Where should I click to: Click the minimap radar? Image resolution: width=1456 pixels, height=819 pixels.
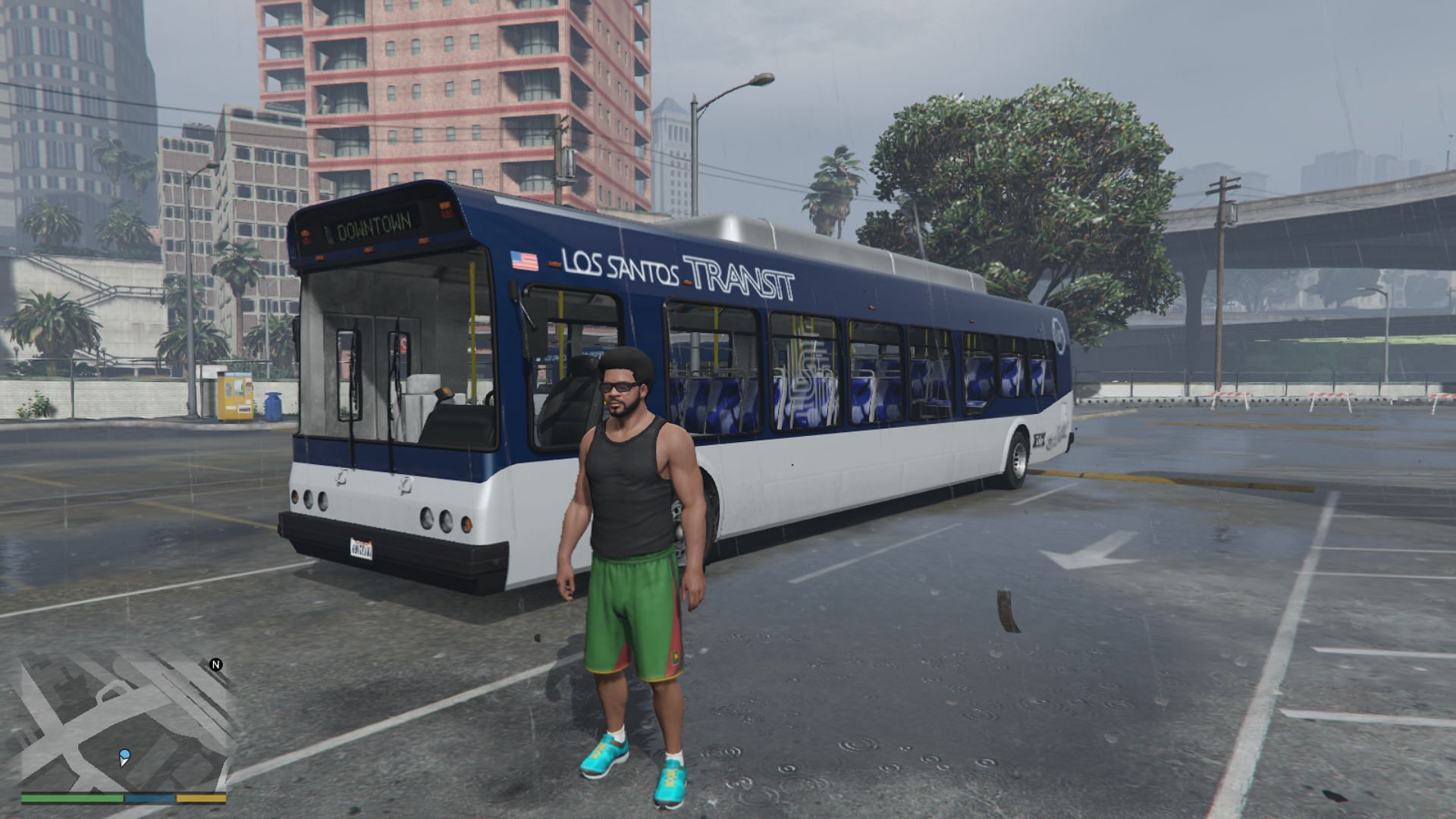[124, 724]
